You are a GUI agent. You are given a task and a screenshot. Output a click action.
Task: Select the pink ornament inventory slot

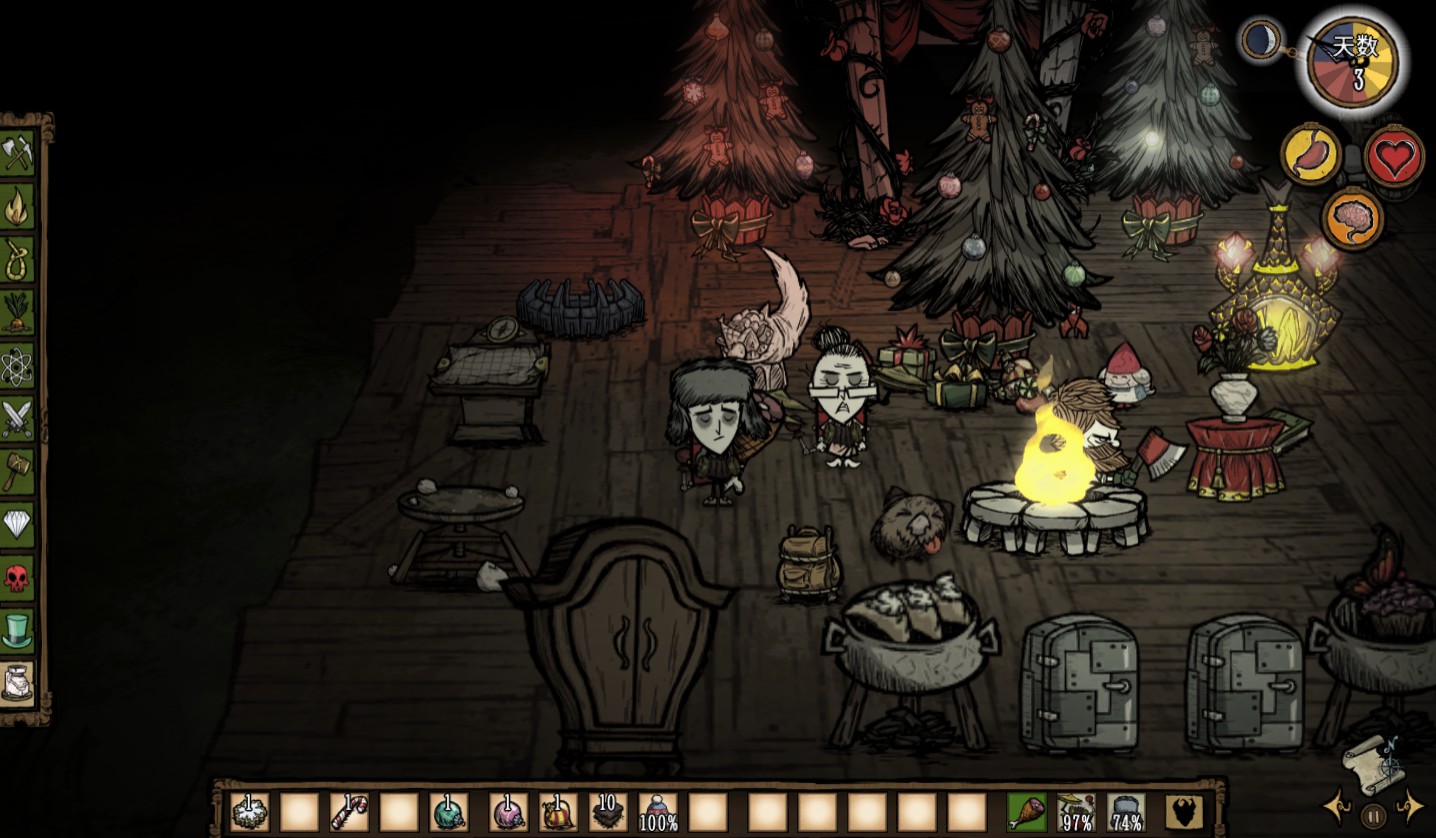(x=508, y=811)
